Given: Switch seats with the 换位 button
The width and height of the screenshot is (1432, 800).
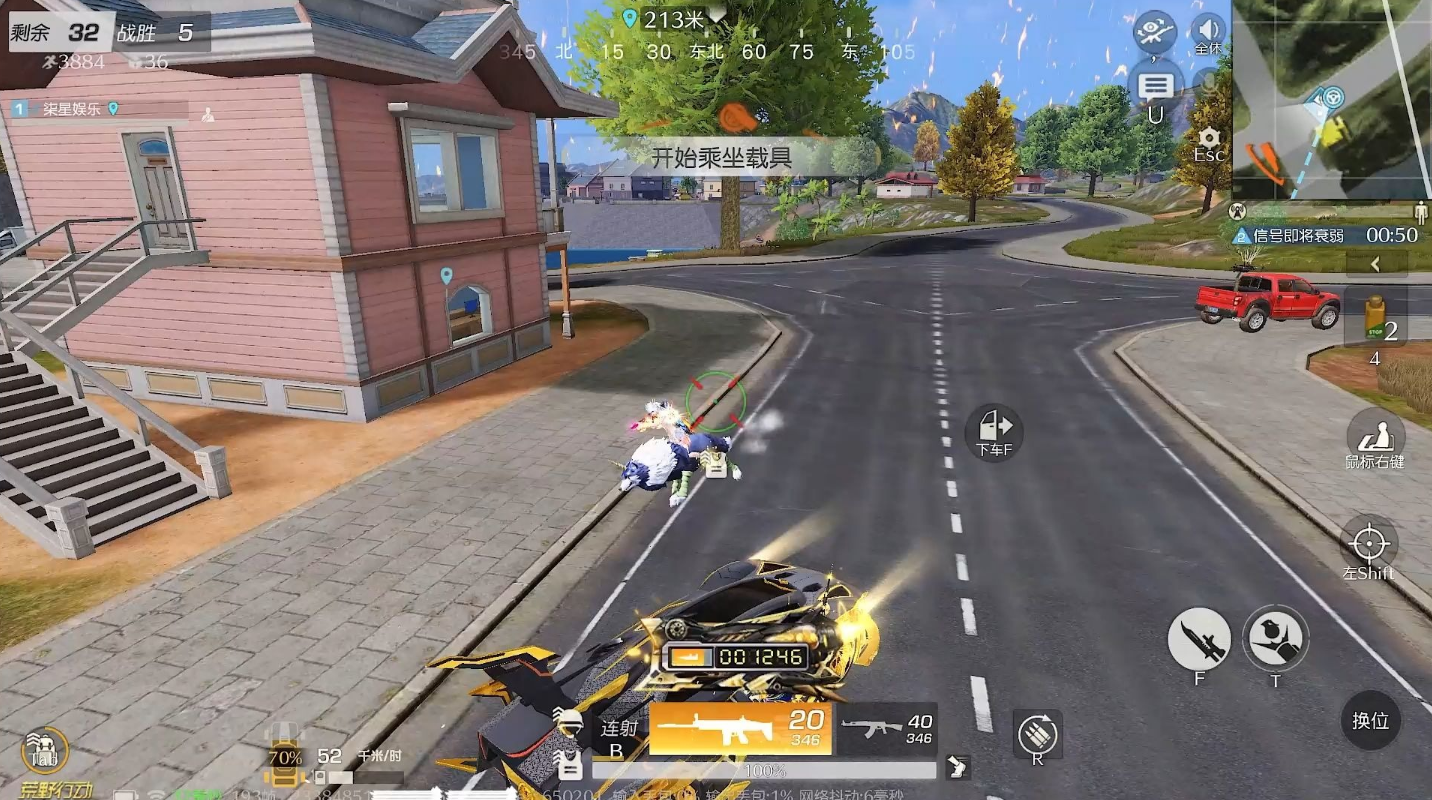Looking at the screenshot, I should point(1370,720).
